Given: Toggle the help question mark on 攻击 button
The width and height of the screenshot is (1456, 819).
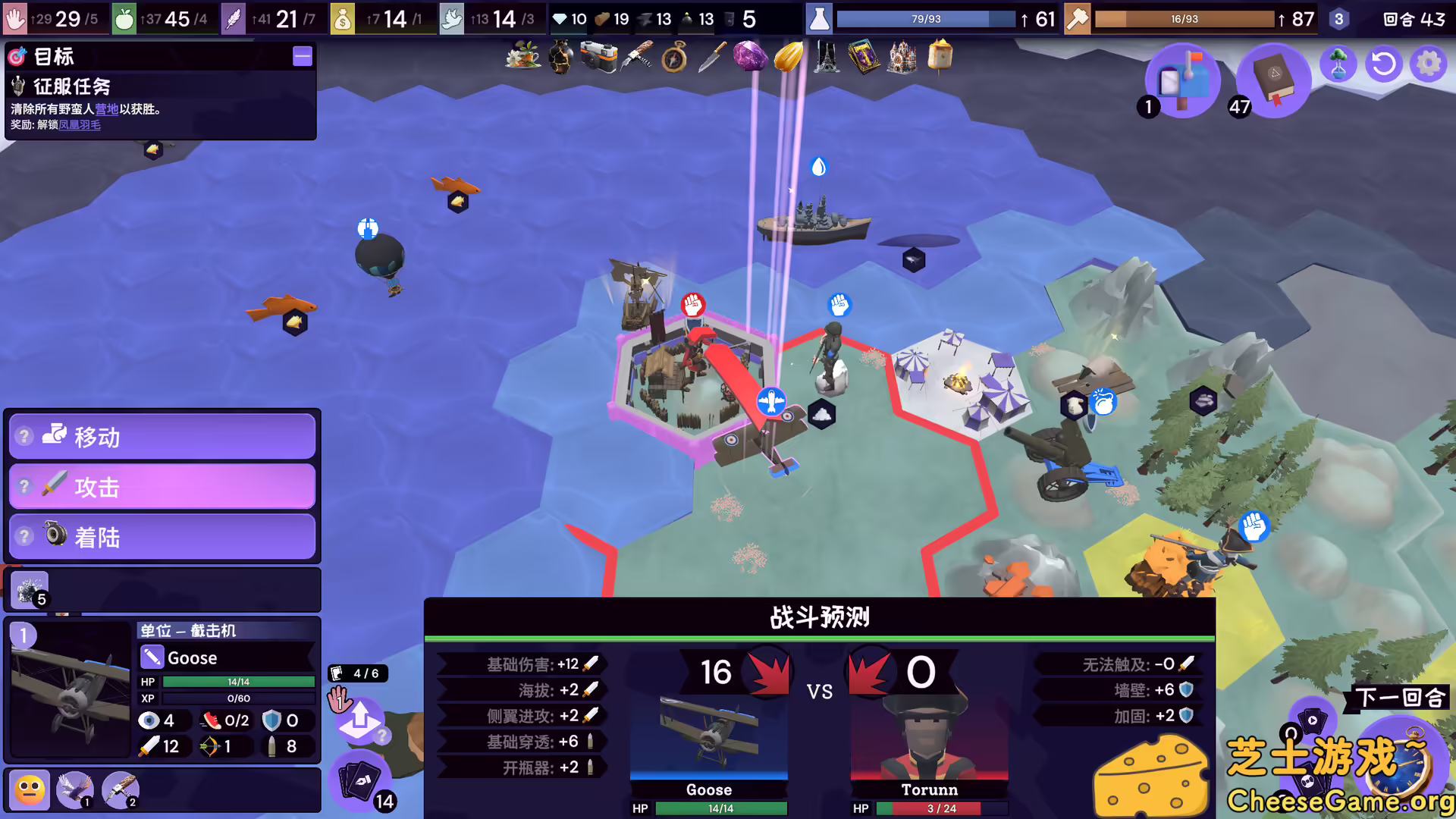Looking at the screenshot, I should pyautogui.click(x=24, y=486).
